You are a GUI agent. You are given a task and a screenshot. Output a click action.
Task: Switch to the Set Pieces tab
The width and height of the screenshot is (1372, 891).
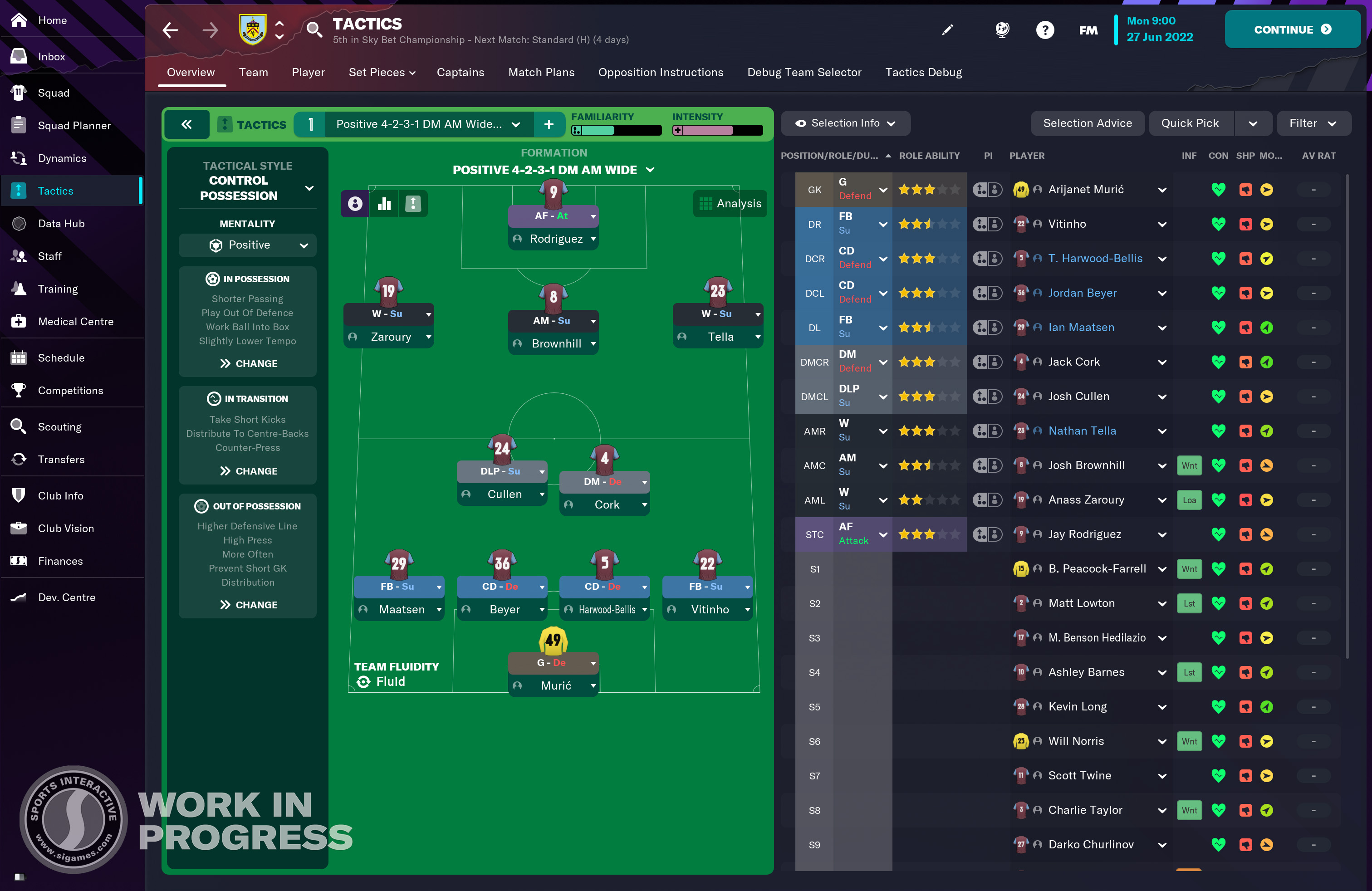tap(381, 72)
